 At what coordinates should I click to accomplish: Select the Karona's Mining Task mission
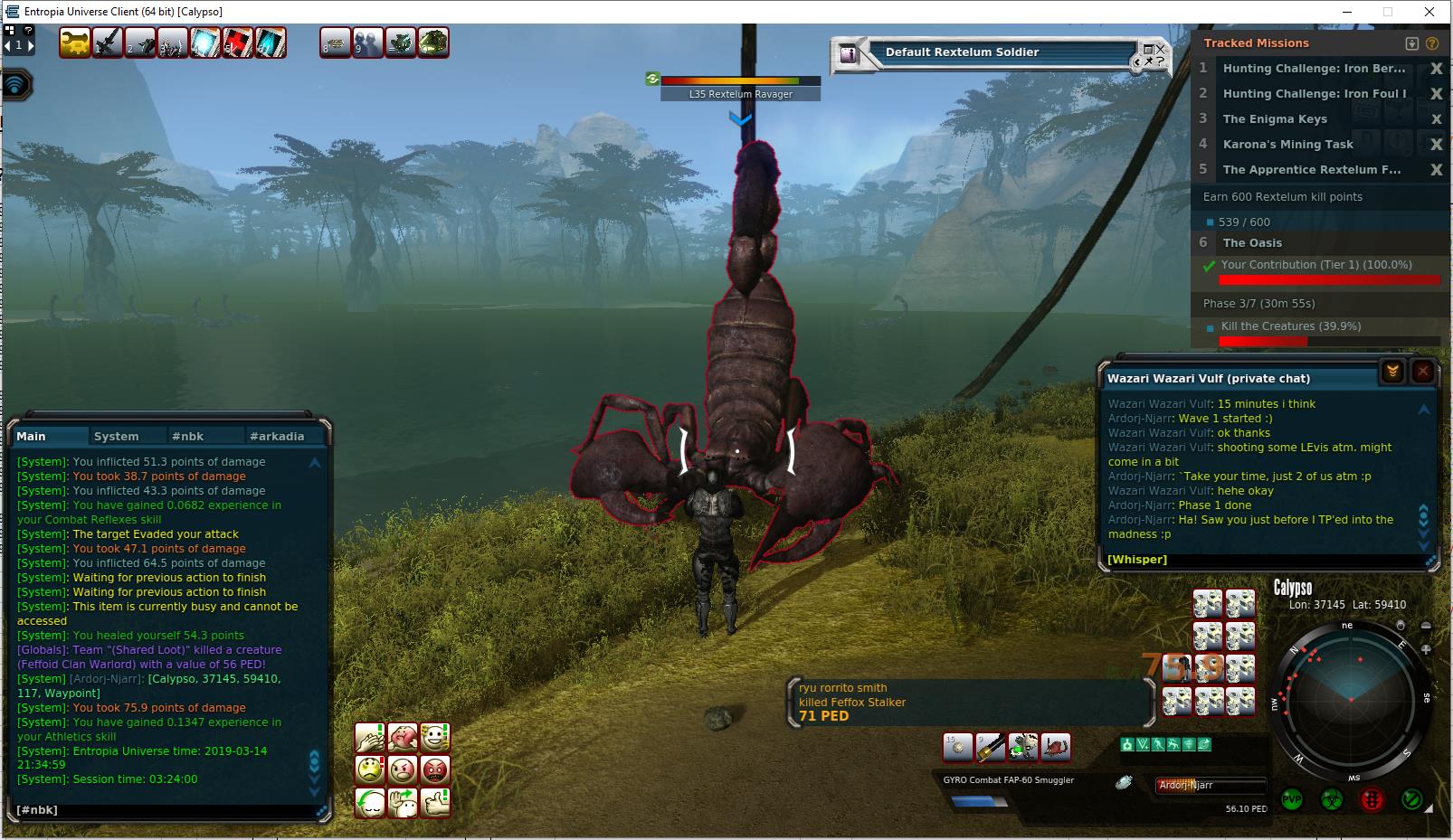1287,145
